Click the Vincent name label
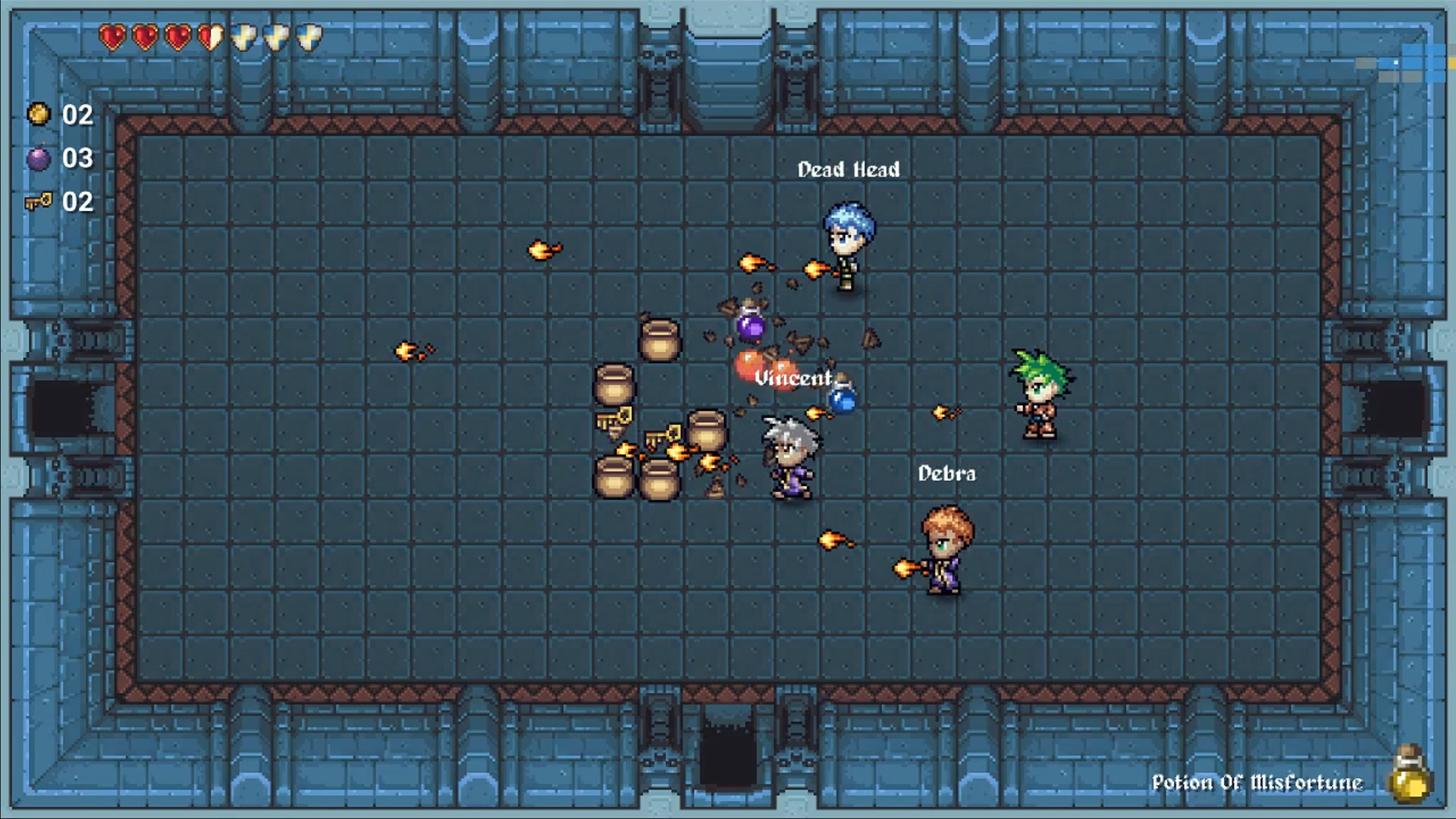Viewport: 1456px width, 819px height. pos(793,378)
